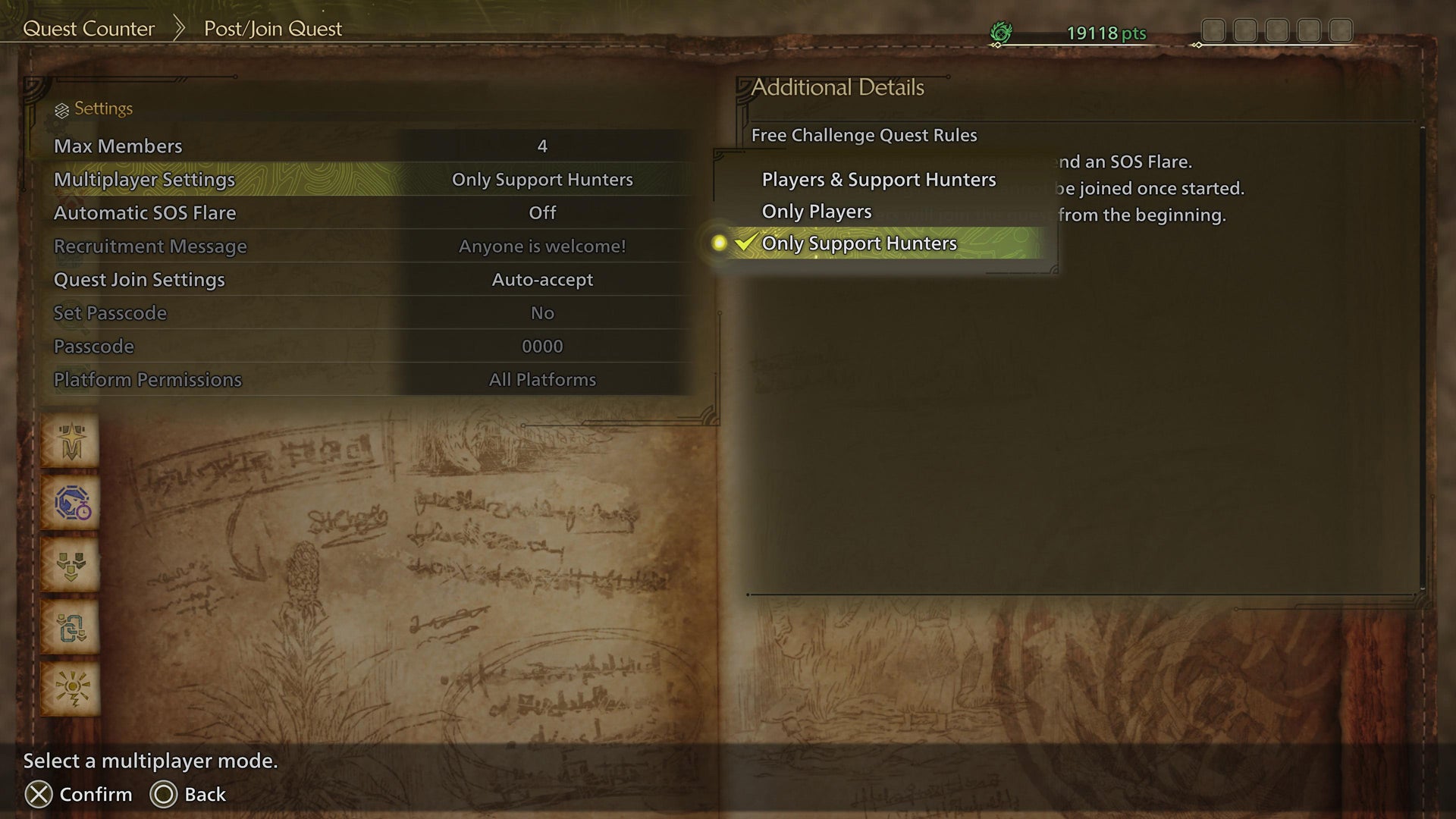Screen dimensions: 1456x819
Task: Click the Quest Counter breadcrumb
Action: (89, 28)
